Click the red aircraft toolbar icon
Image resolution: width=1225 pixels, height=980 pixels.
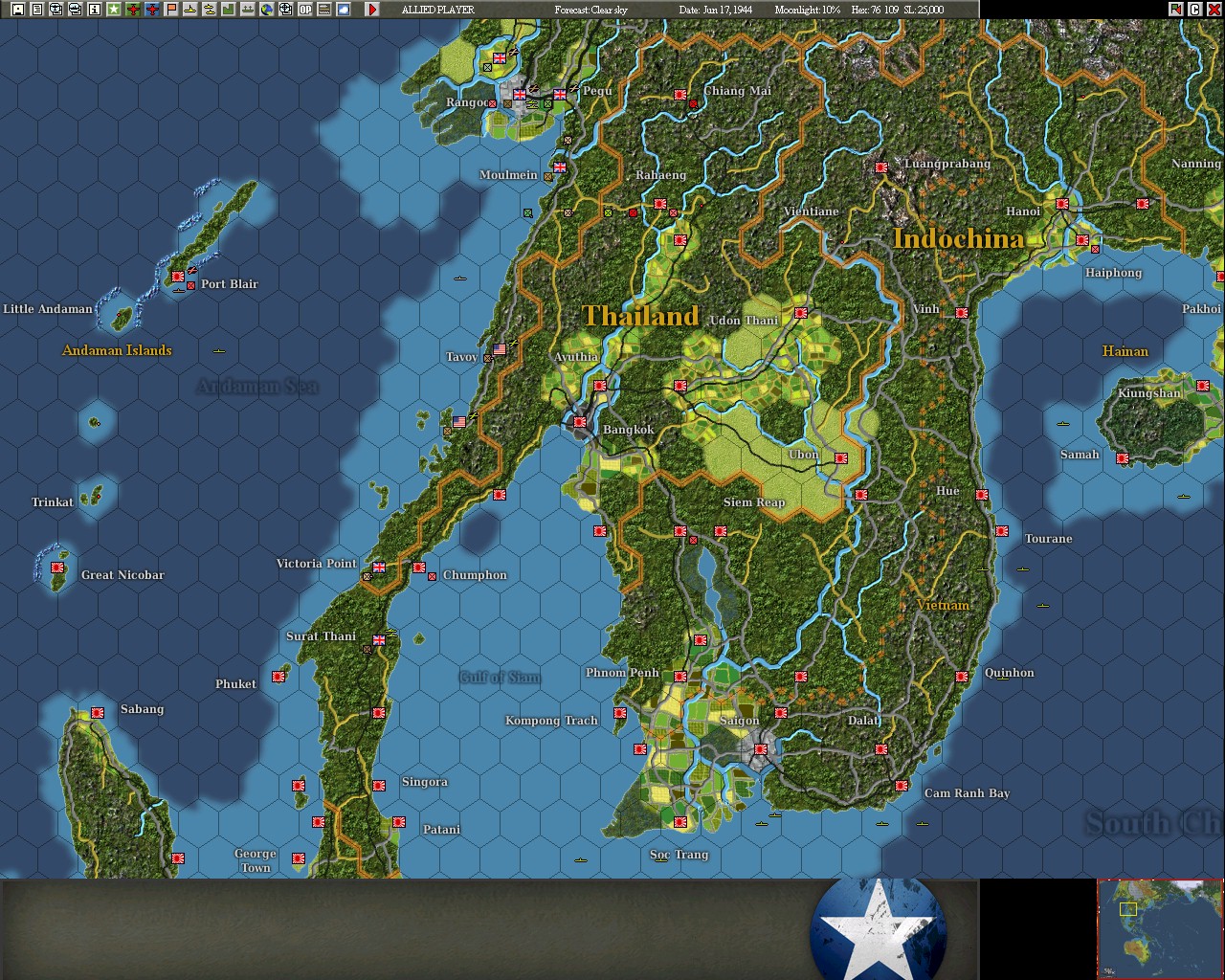point(132,9)
